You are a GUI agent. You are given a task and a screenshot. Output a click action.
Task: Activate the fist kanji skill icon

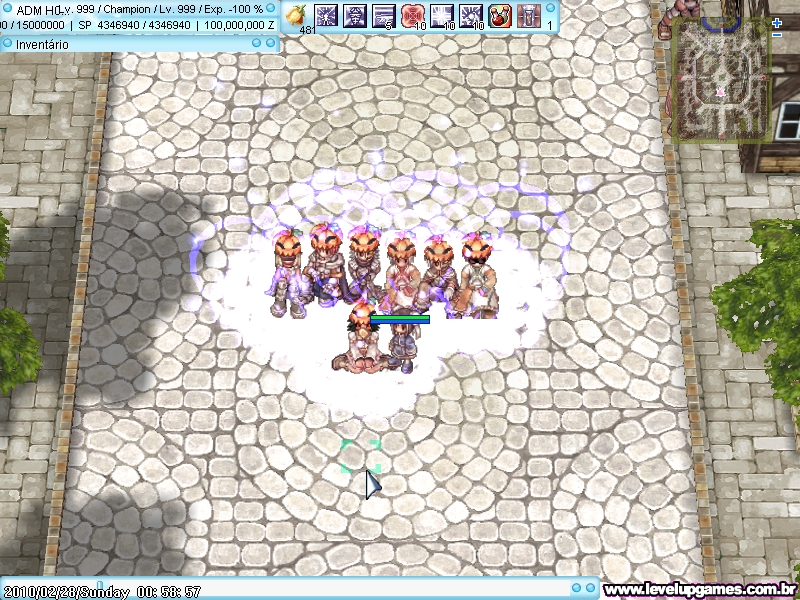[x=355, y=15]
